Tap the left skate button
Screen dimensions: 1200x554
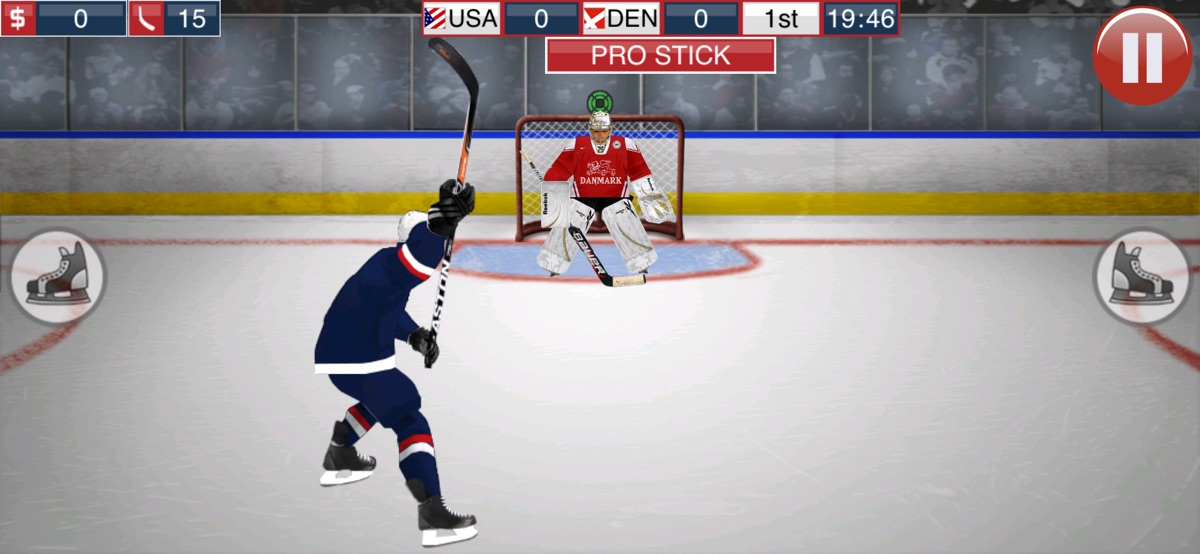click(57, 277)
